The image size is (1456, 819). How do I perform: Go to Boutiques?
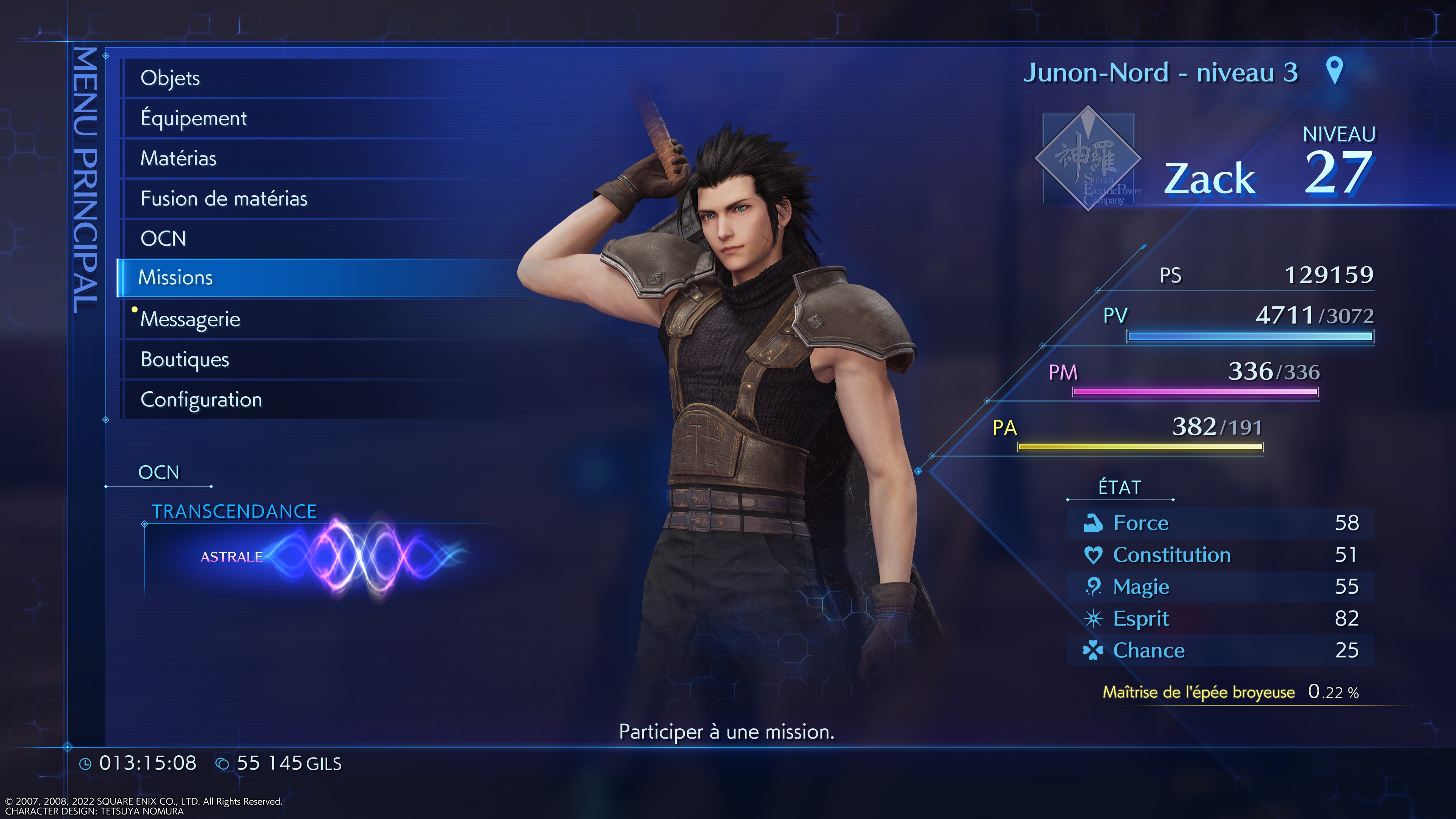pyautogui.click(x=184, y=359)
